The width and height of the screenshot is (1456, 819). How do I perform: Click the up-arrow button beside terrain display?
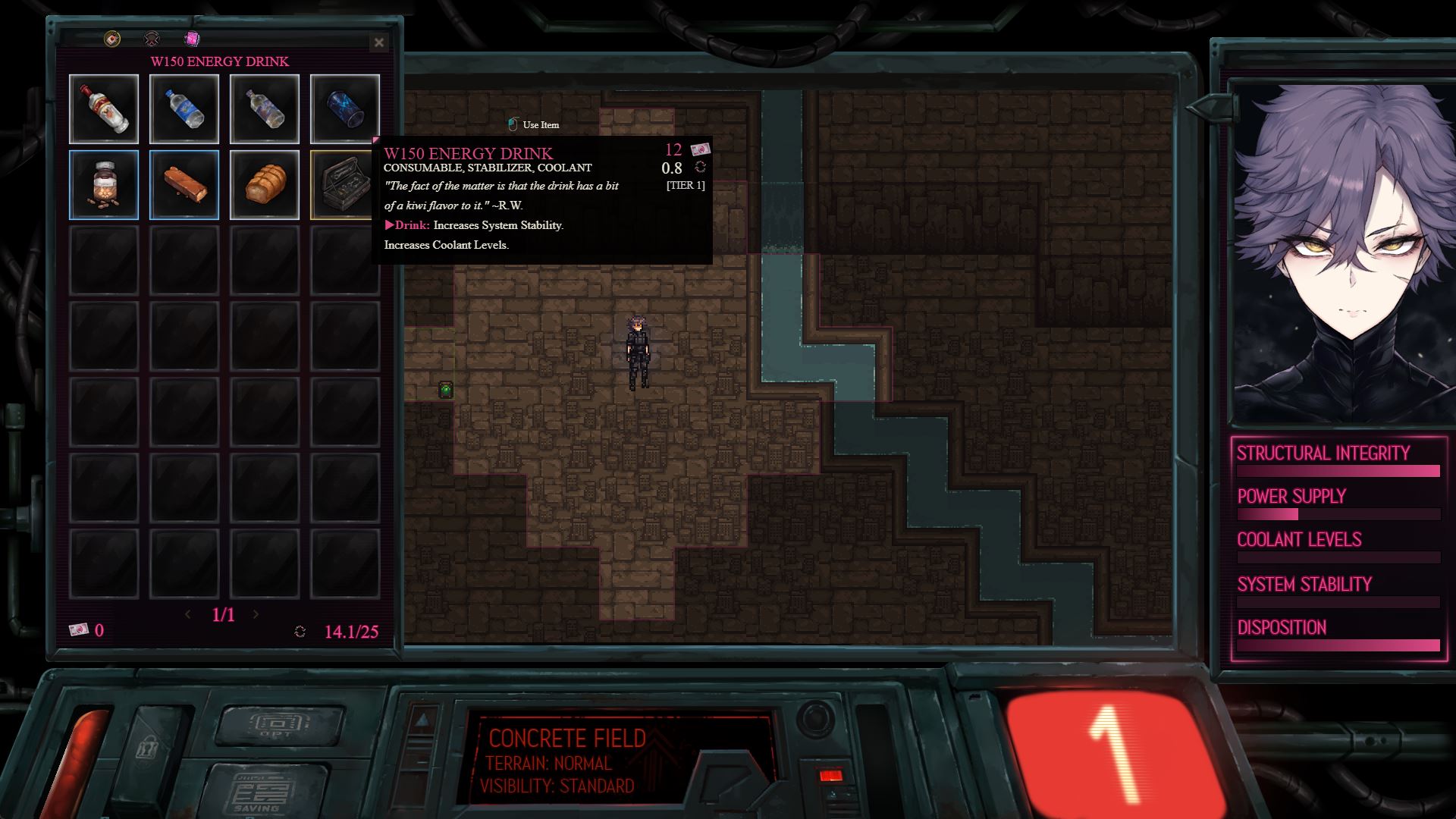coord(423,718)
